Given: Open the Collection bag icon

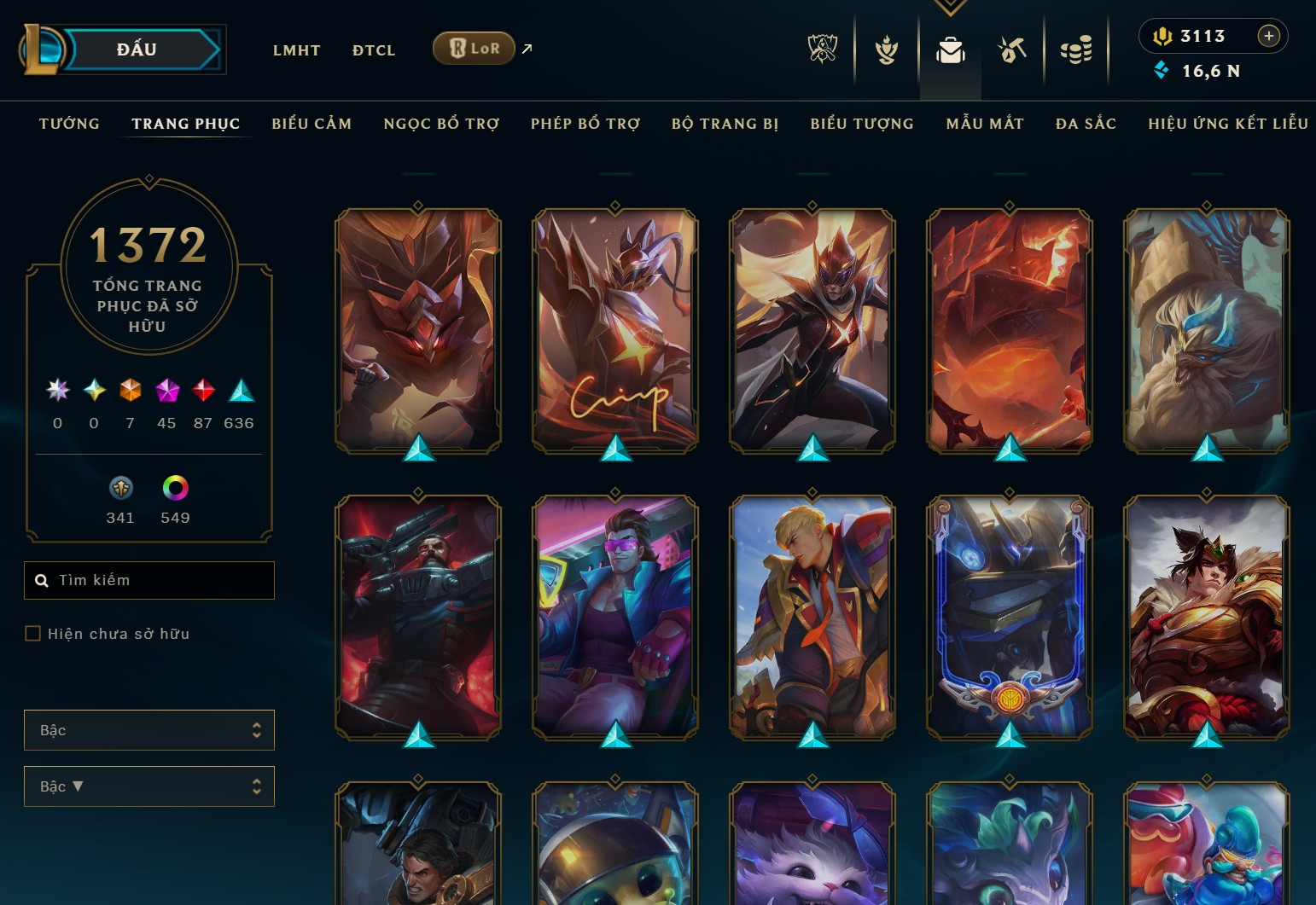Looking at the screenshot, I should pyautogui.click(x=951, y=49).
